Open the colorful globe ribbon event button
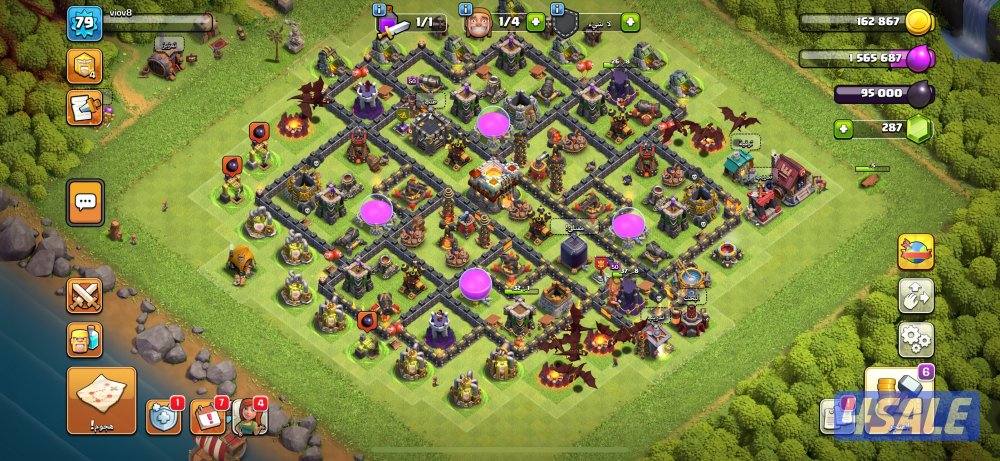The height and width of the screenshot is (461, 1000). coord(915,251)
